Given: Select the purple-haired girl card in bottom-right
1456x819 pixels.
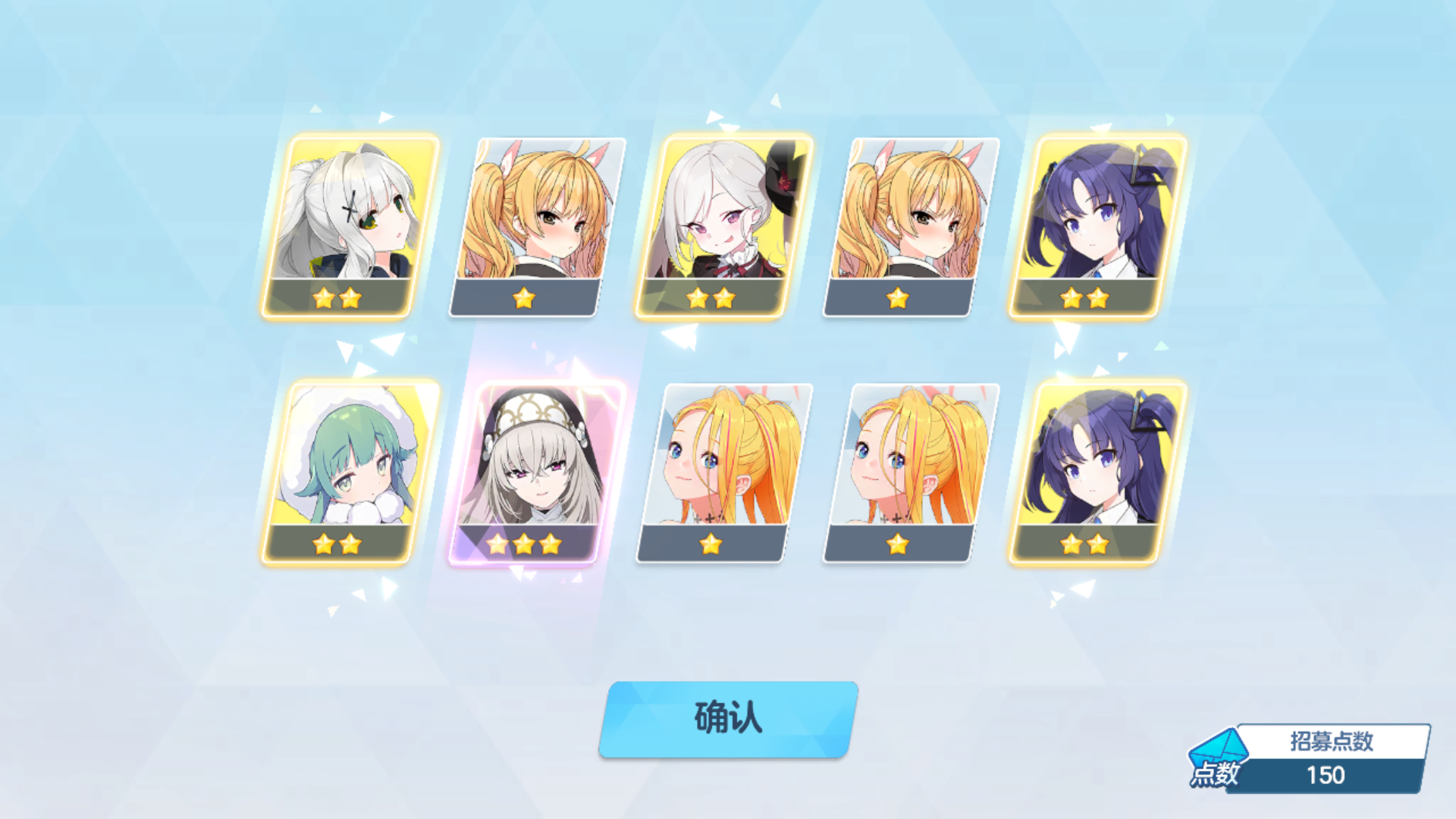Looking at the screenshot, I should [x=1099, y=470].
